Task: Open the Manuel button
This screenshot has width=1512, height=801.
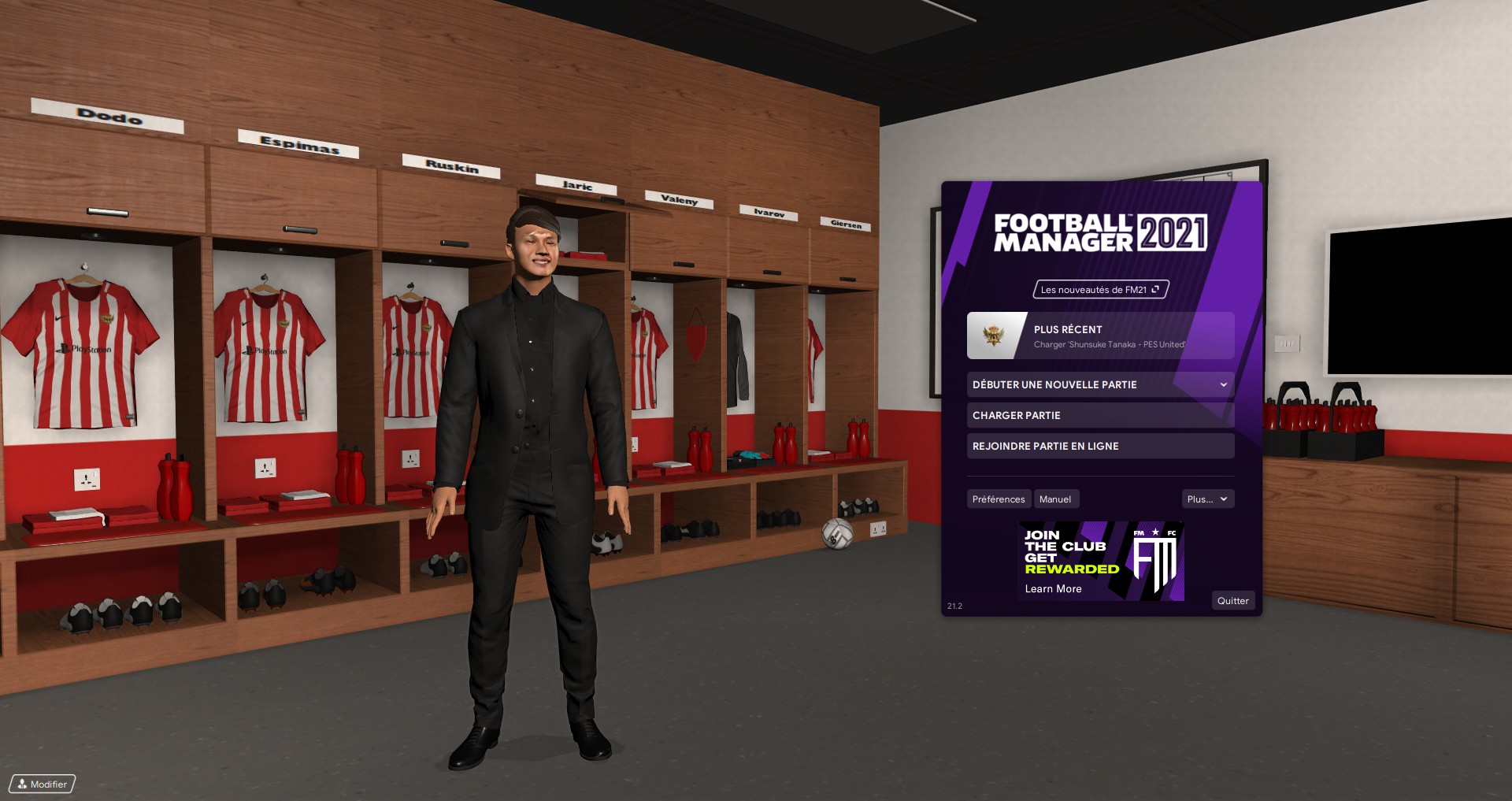Action: (1054, 499)
